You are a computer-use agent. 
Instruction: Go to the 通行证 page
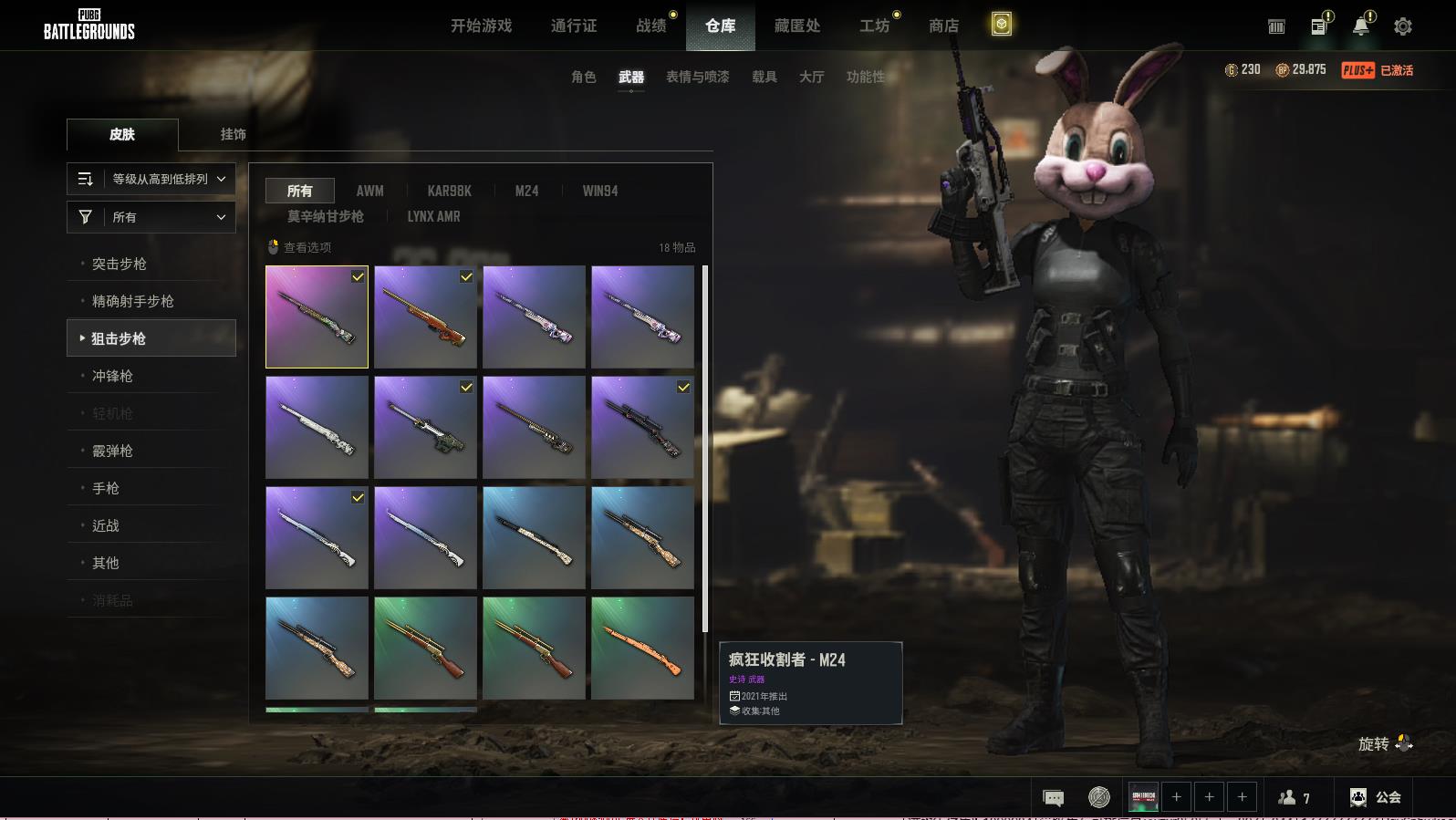pos(574,26)
